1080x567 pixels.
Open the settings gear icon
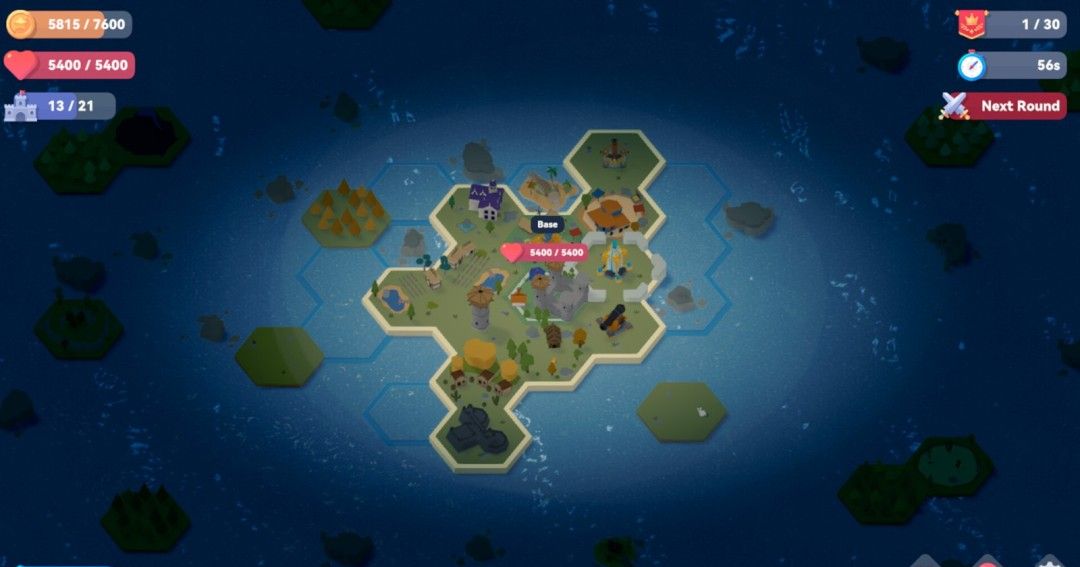point(1048,561)
